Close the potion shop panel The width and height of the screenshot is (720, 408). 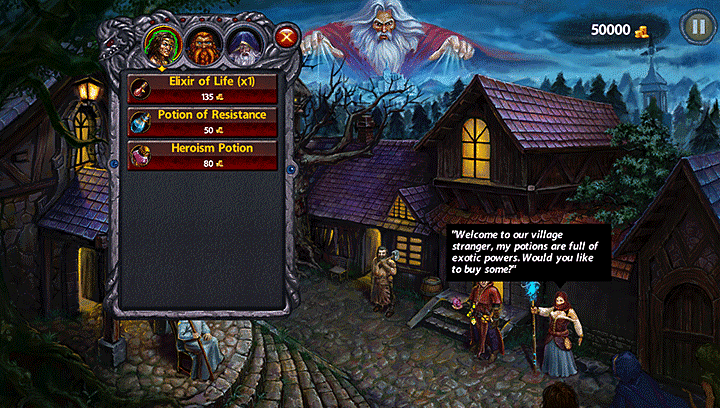pos(288,39)
